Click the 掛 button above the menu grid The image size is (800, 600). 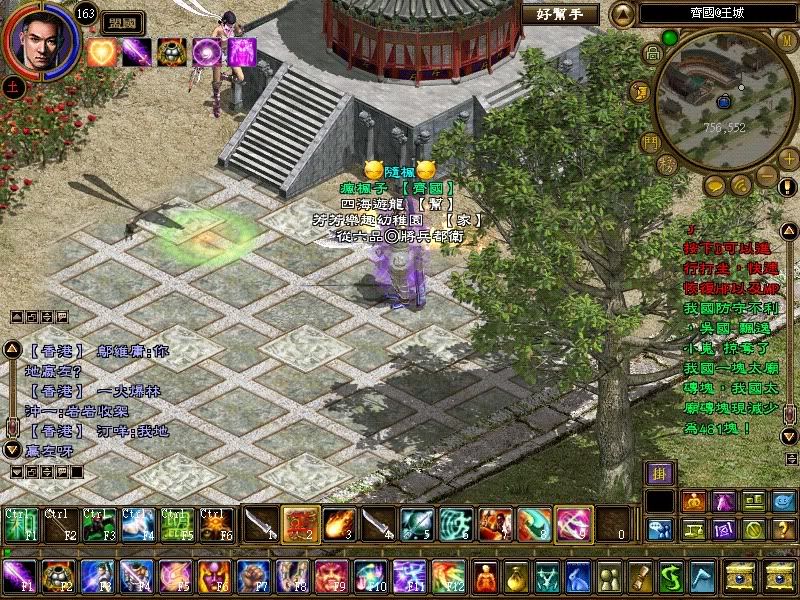coord(658,474)
